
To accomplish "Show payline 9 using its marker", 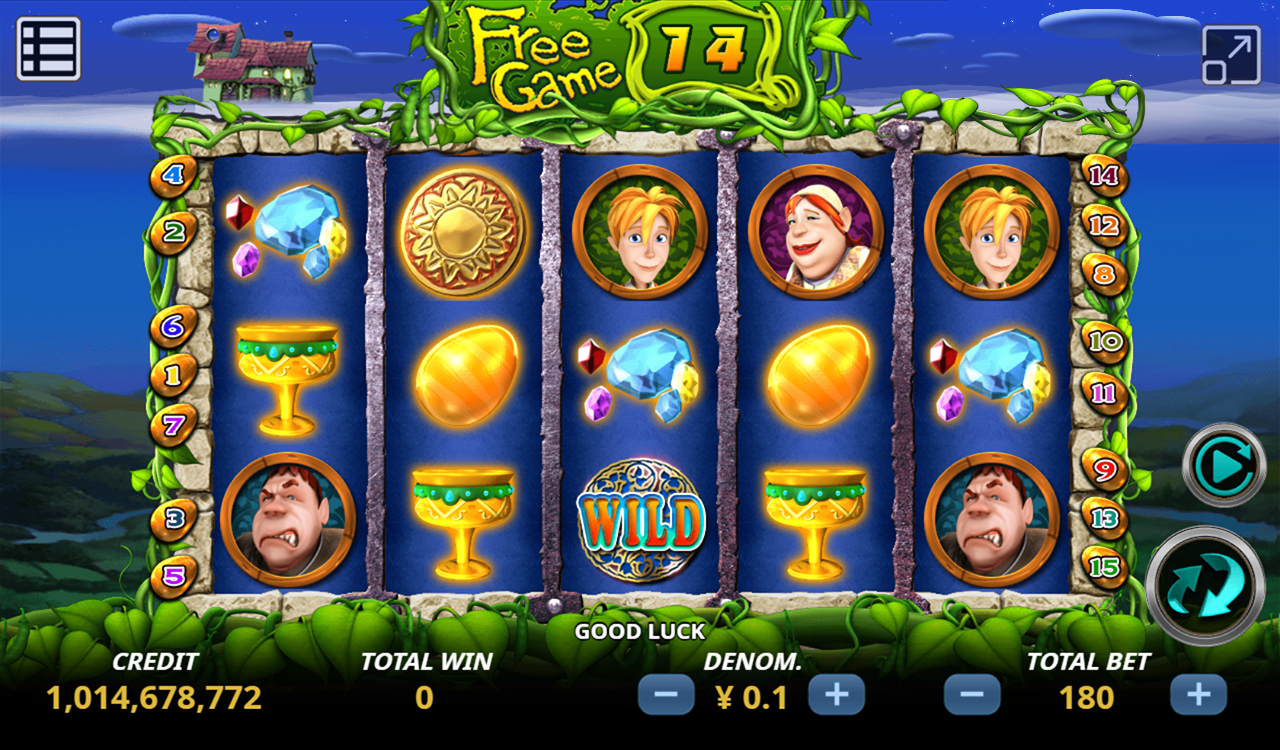I will [1105, 467].
